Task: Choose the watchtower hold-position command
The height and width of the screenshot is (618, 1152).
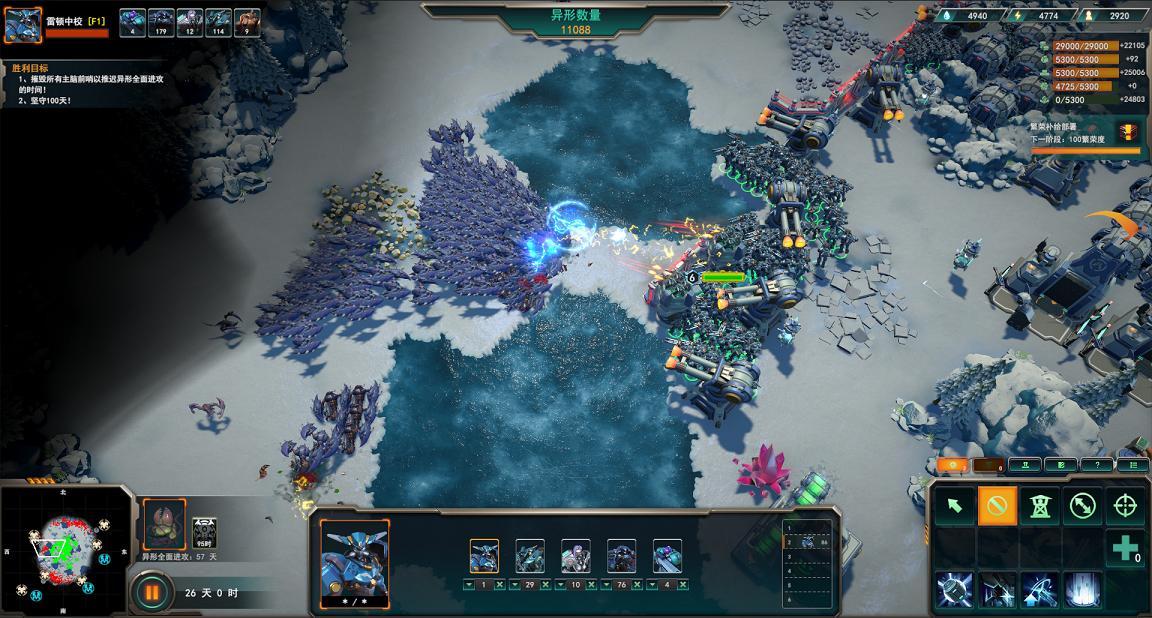Action: click(1040, 506)
